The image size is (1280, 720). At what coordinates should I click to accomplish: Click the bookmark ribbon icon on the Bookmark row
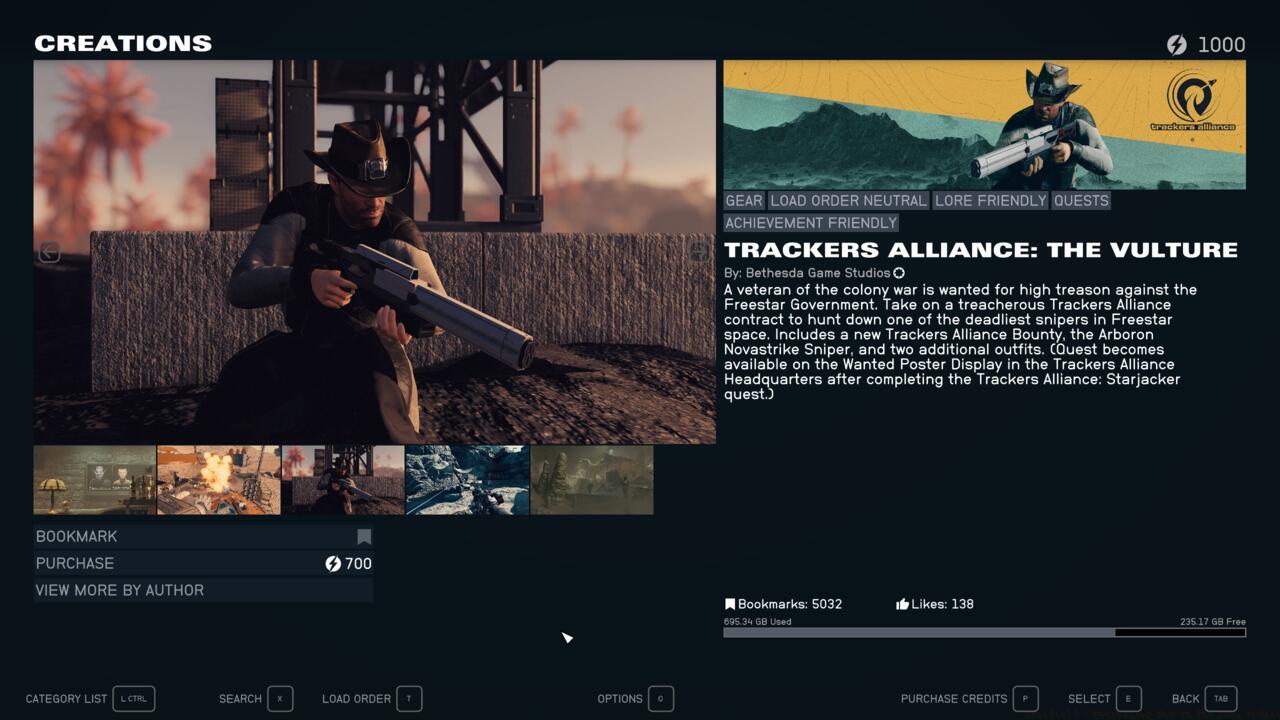364,536
